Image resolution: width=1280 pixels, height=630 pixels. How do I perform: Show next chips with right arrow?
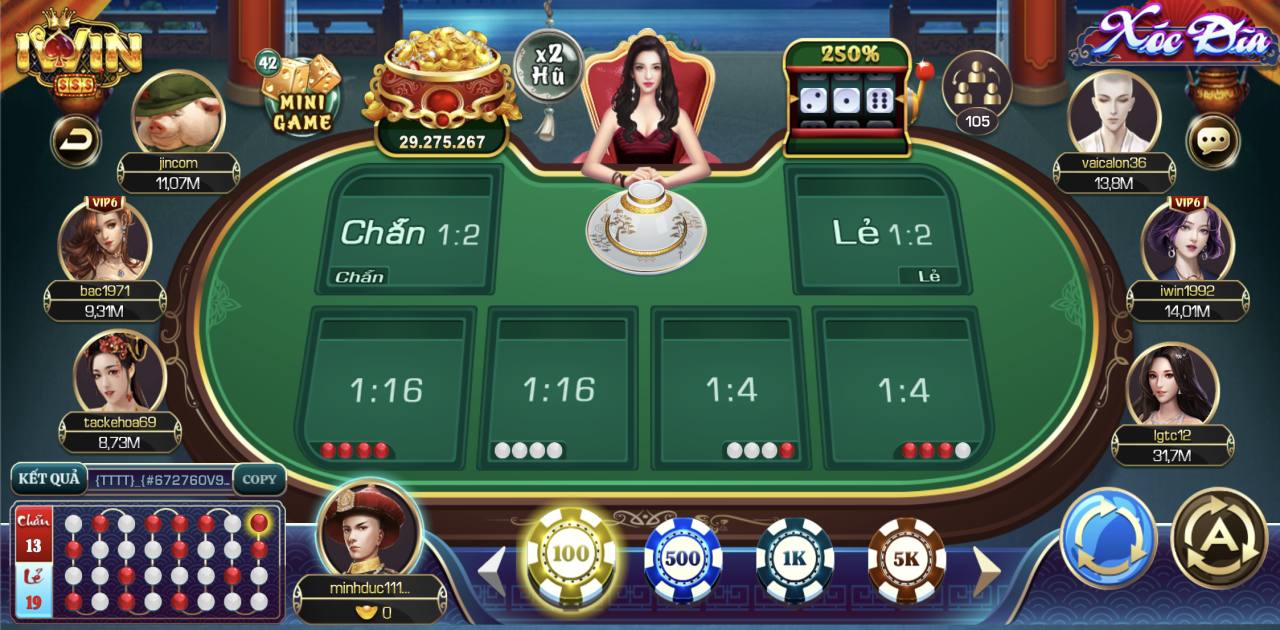986,572
